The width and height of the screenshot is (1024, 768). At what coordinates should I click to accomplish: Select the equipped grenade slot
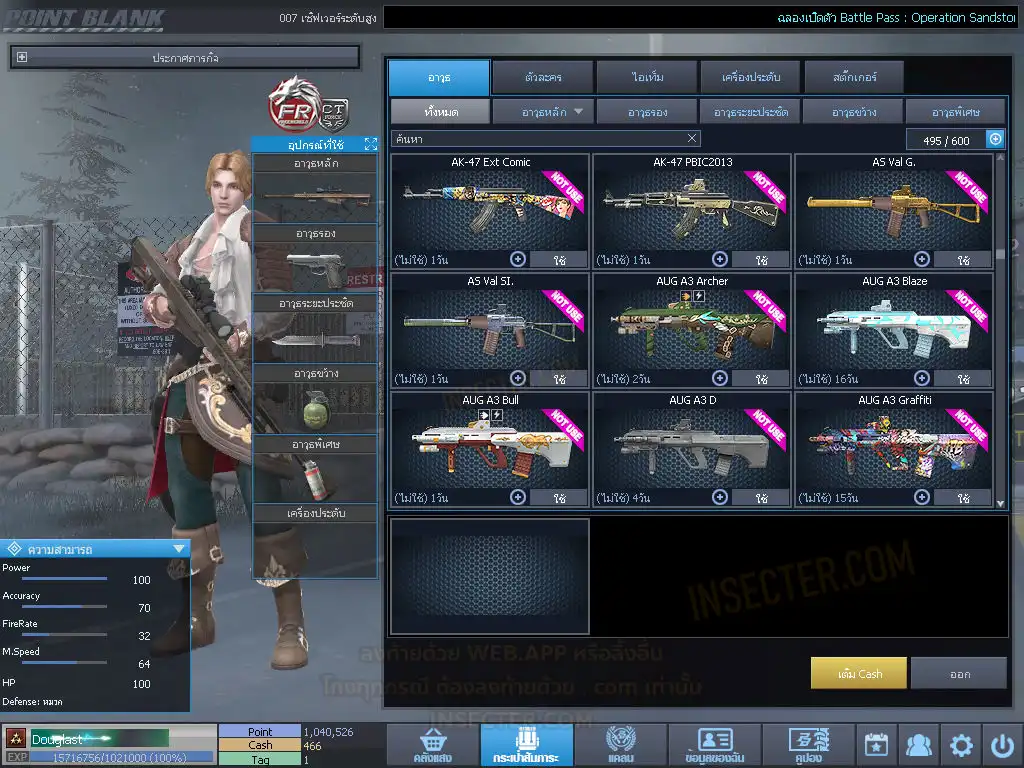[x=314, y=407]
